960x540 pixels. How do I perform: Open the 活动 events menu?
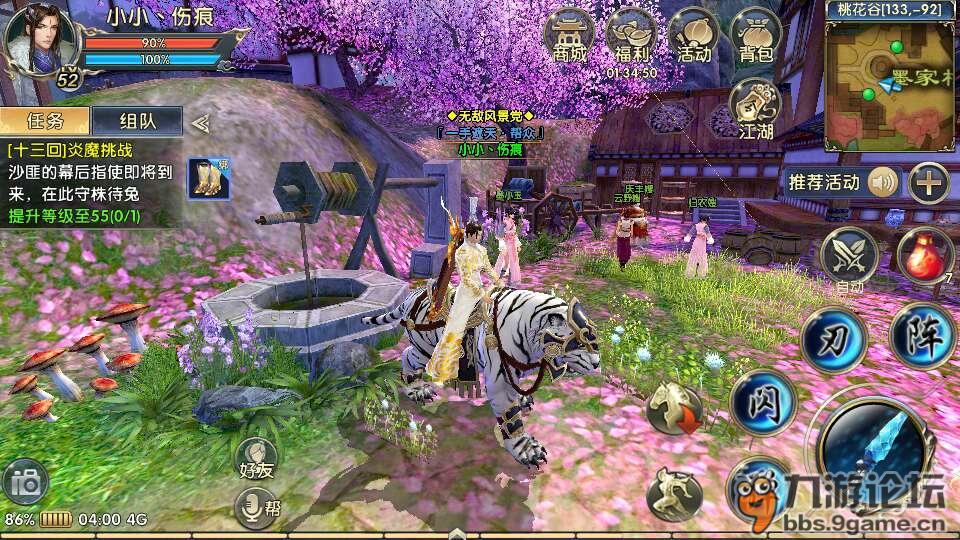(x=693, y=36)
